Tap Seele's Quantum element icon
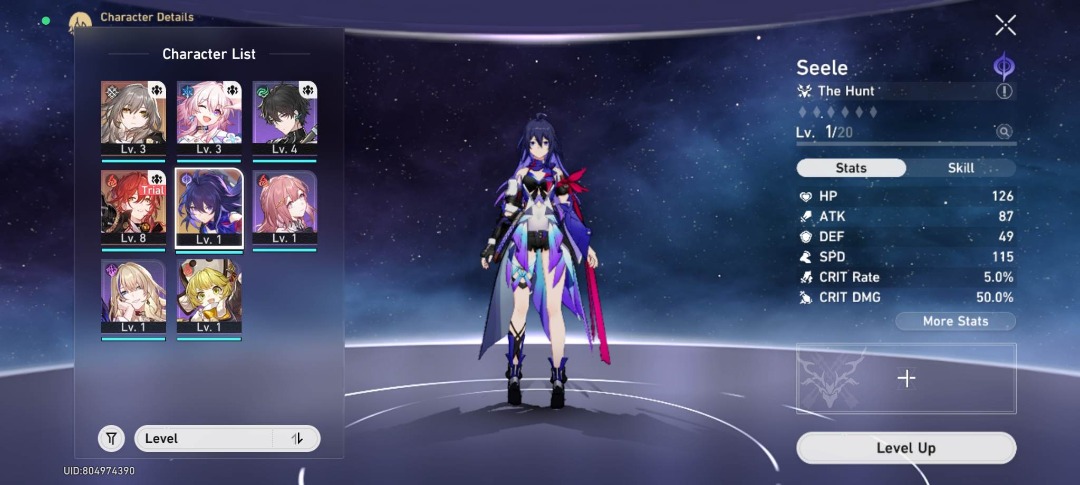 click(1003, 67)
